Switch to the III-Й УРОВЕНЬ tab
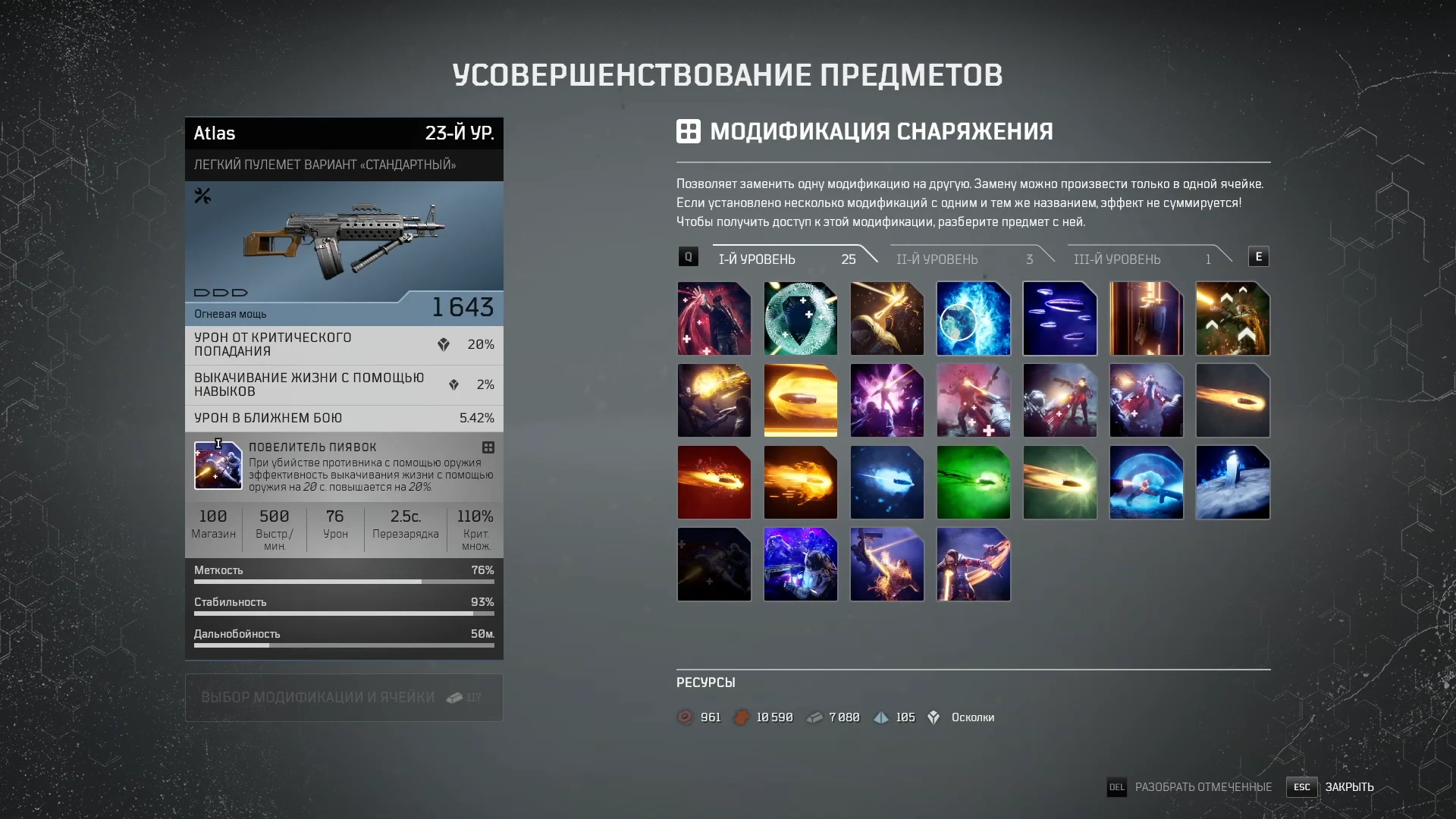 1118,259
